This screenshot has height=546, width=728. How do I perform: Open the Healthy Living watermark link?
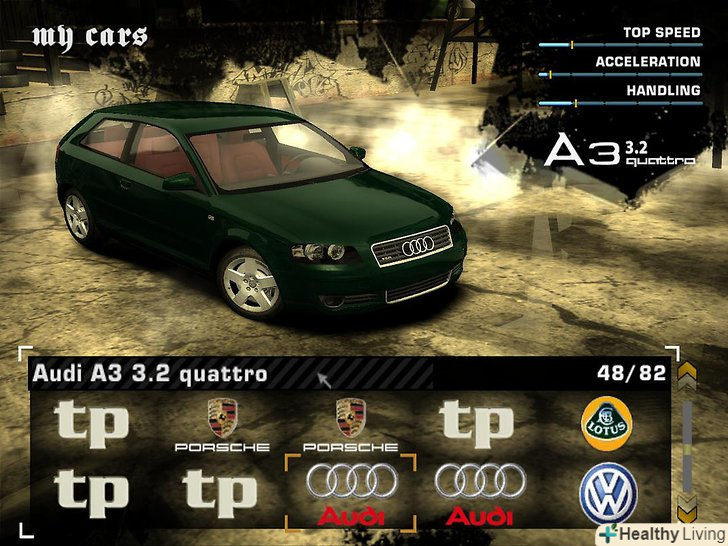click(x=661, y=535)
